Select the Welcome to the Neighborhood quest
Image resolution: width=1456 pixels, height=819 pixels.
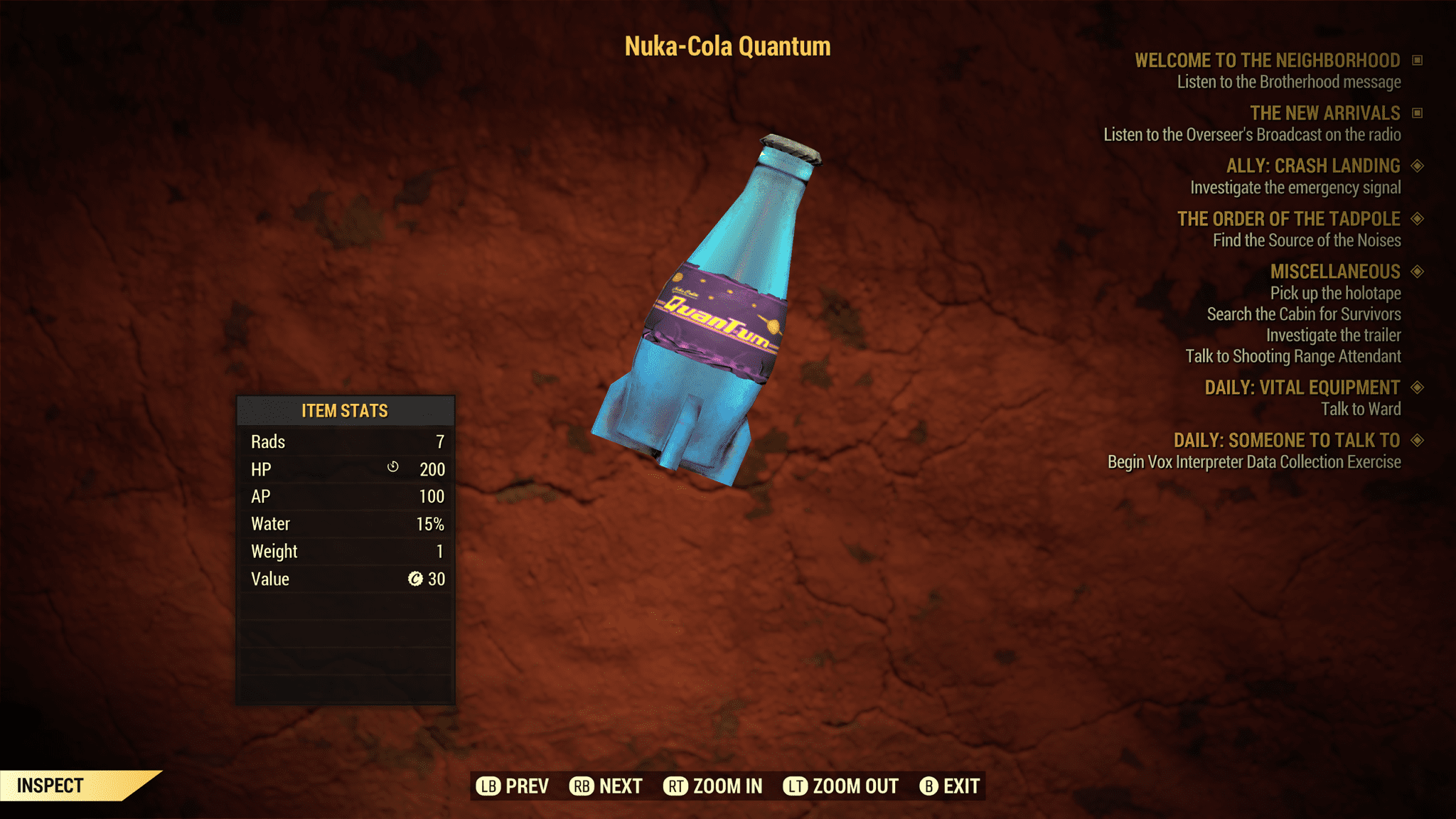[x=1267, y=60]
